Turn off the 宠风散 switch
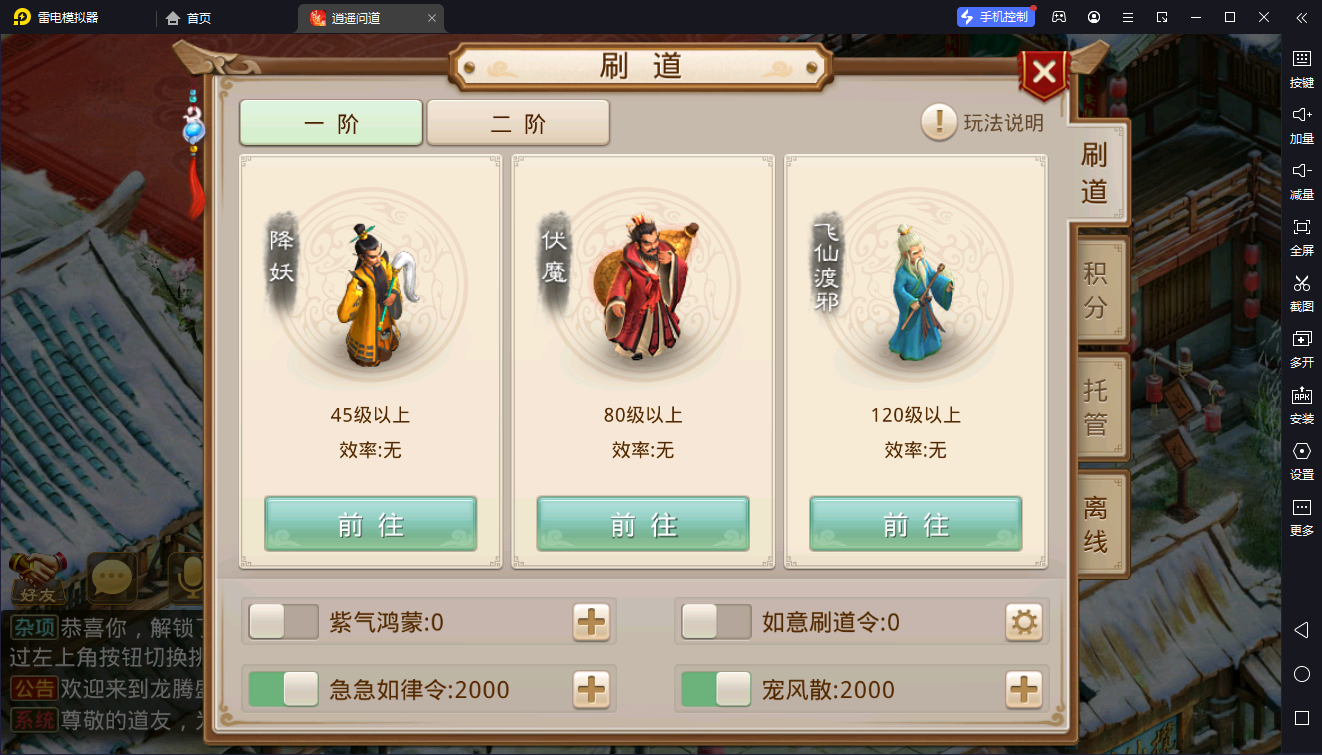1322x755 pixels. pos(717,689)
